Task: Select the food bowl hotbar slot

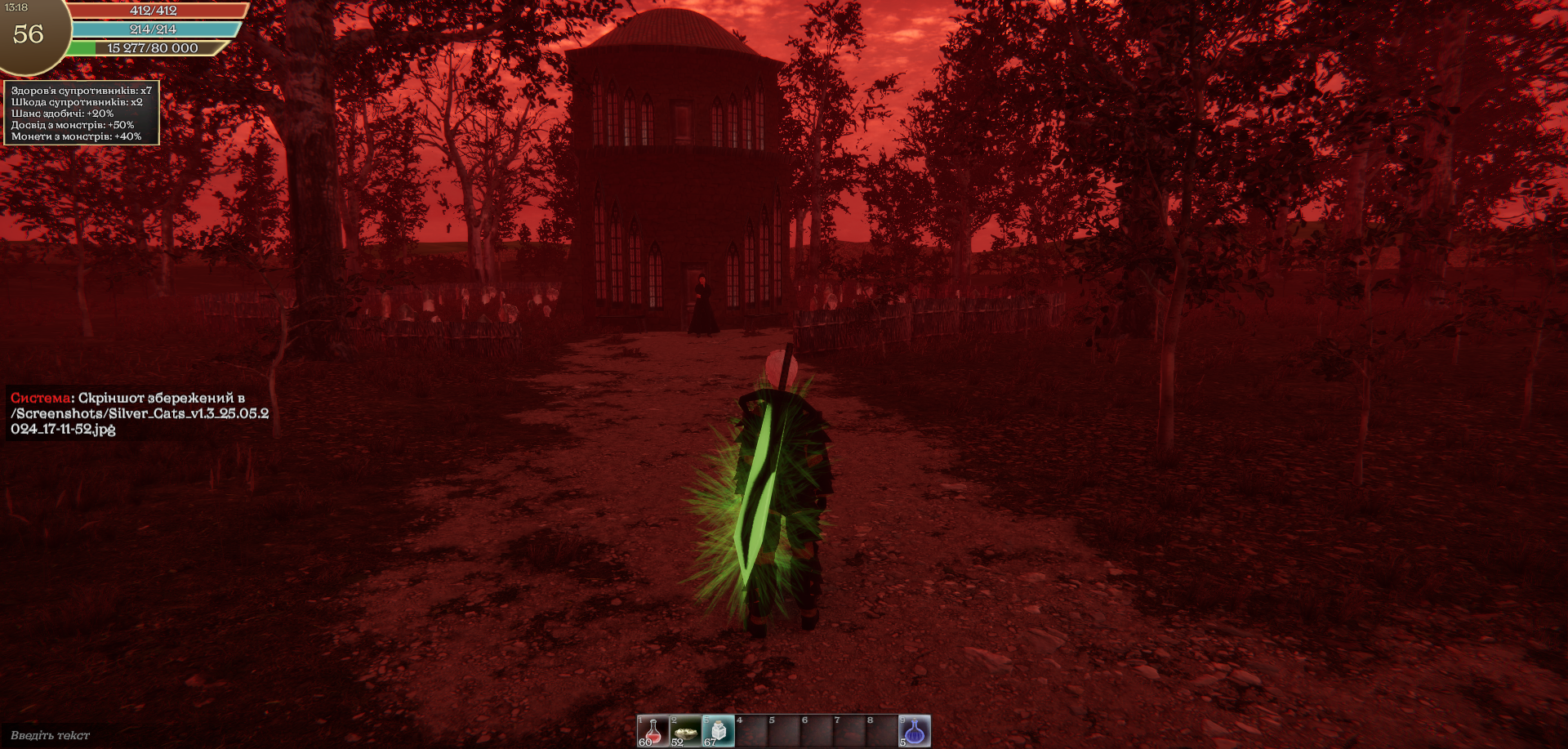Action: (x=686, y=731)
